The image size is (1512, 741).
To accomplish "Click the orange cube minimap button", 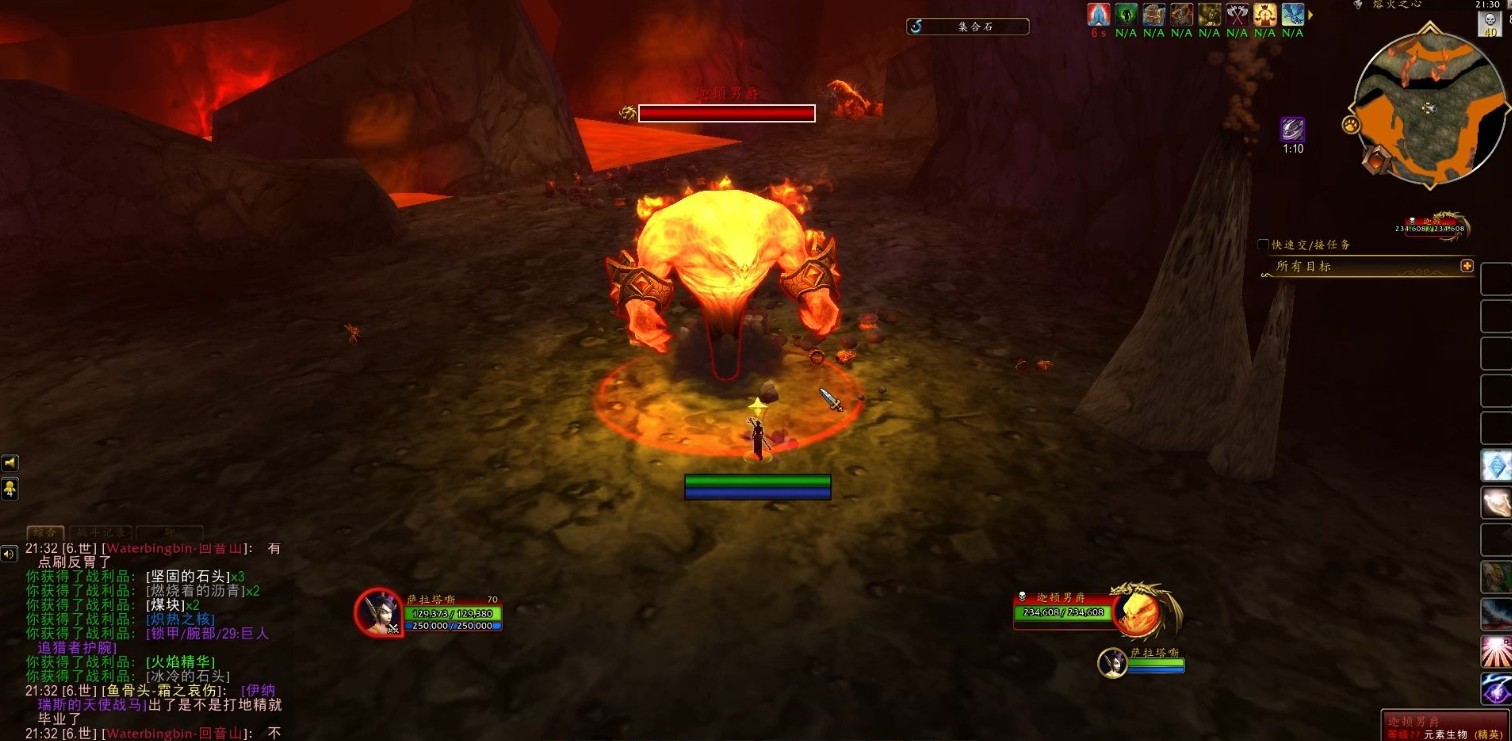I will [1377, 158].
